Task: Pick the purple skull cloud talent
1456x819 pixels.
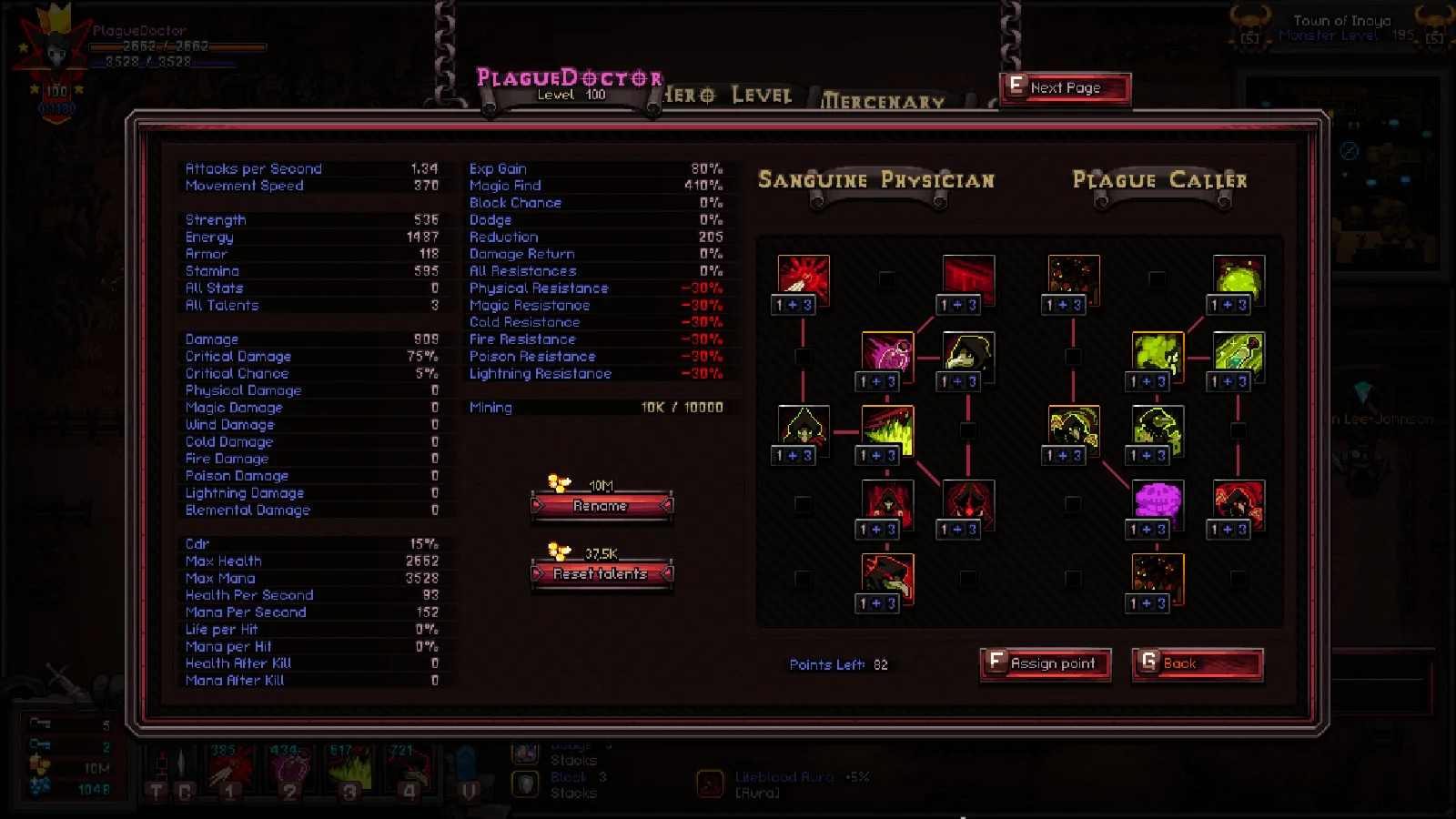Action: point(1158,501)
